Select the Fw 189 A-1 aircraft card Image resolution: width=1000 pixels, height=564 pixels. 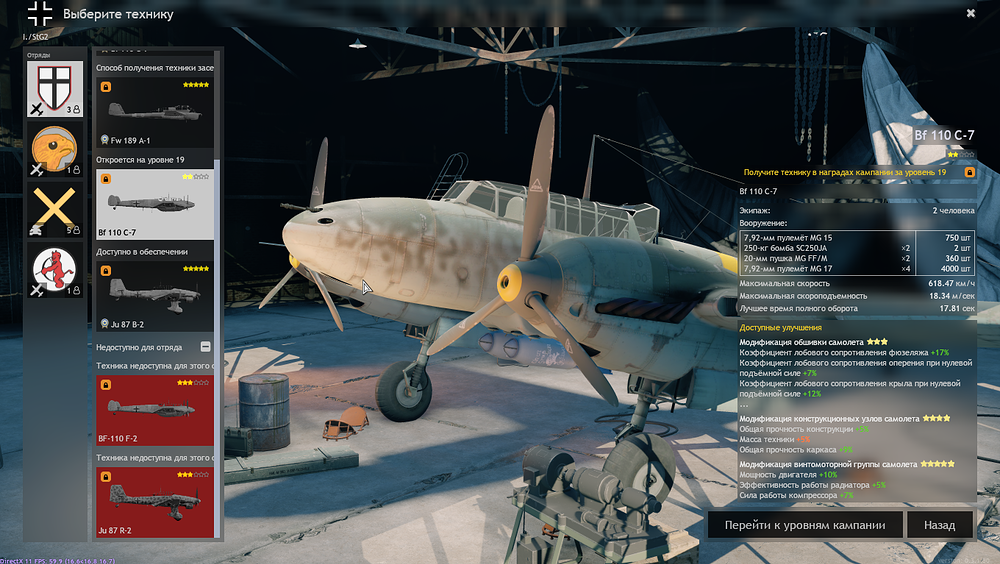[154, 112]
